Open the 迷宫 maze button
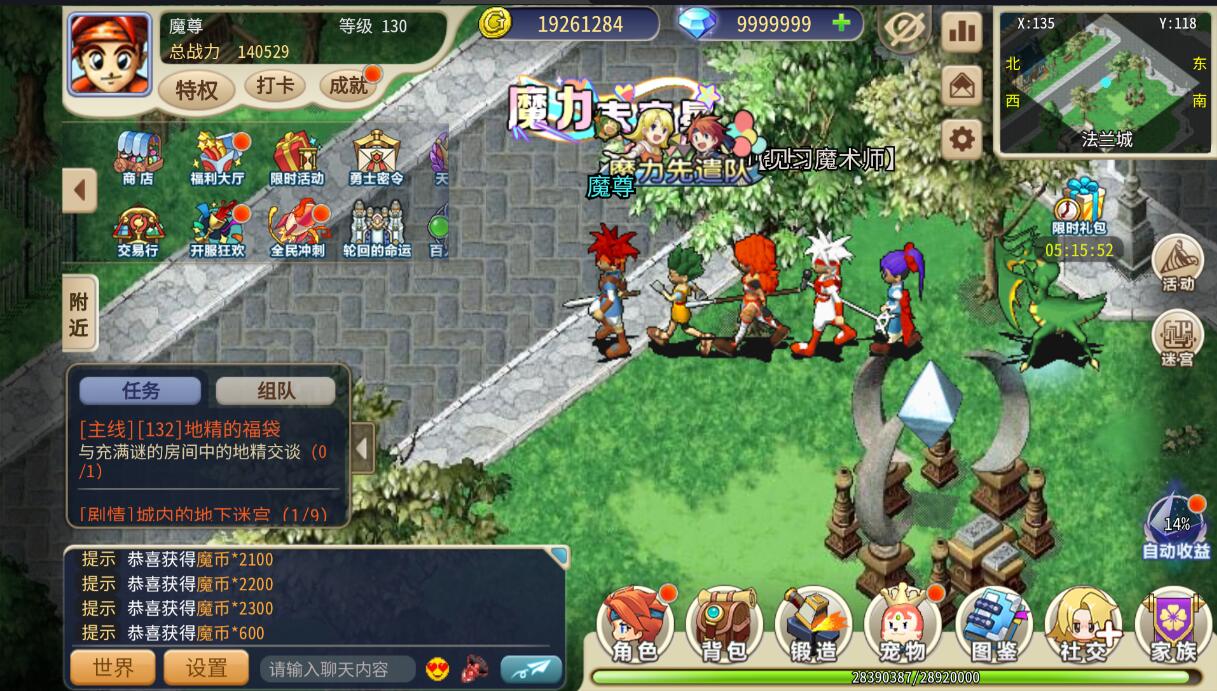 click(x=1177, y=339)
